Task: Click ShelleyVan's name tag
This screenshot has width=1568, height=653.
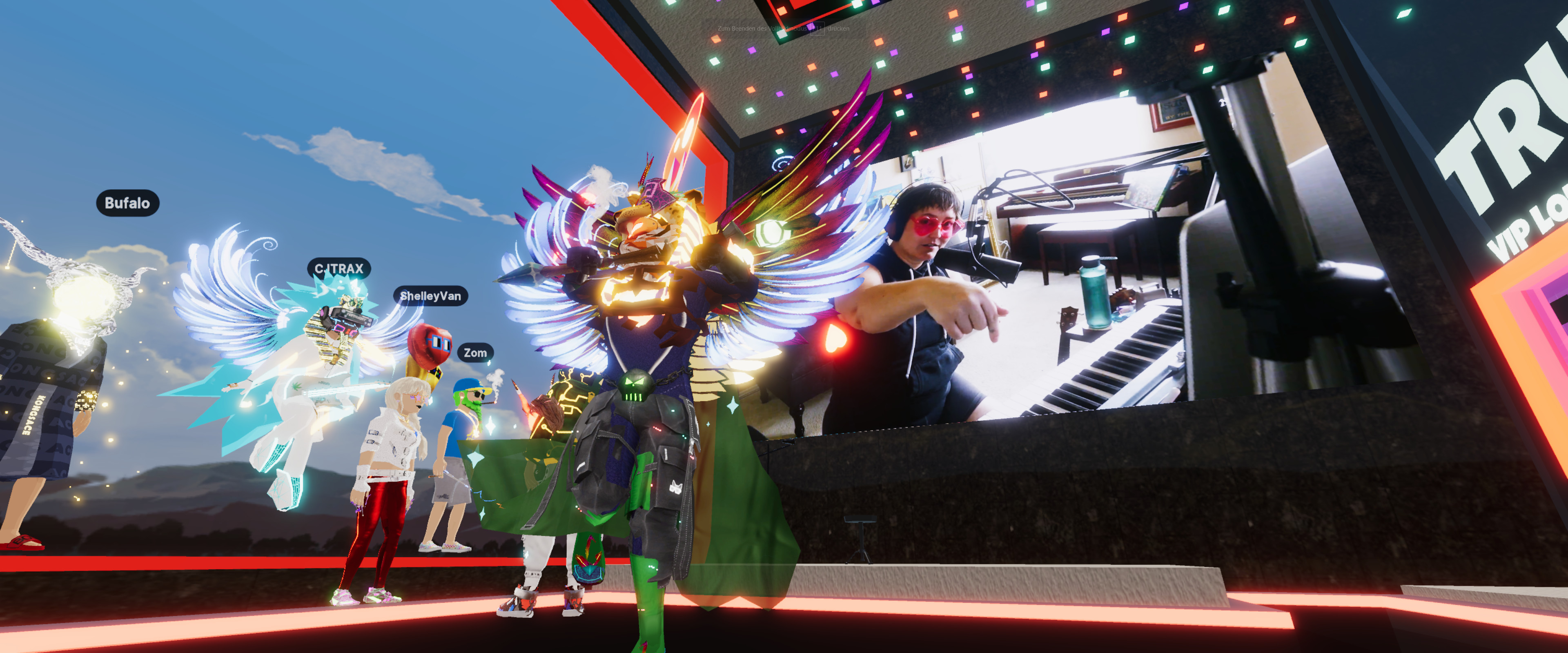Action: tap(430, 296)
